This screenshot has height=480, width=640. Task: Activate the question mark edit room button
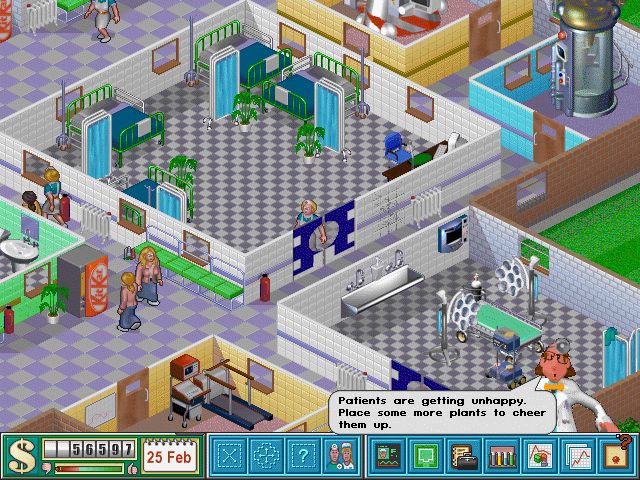(x=302, y=456)
